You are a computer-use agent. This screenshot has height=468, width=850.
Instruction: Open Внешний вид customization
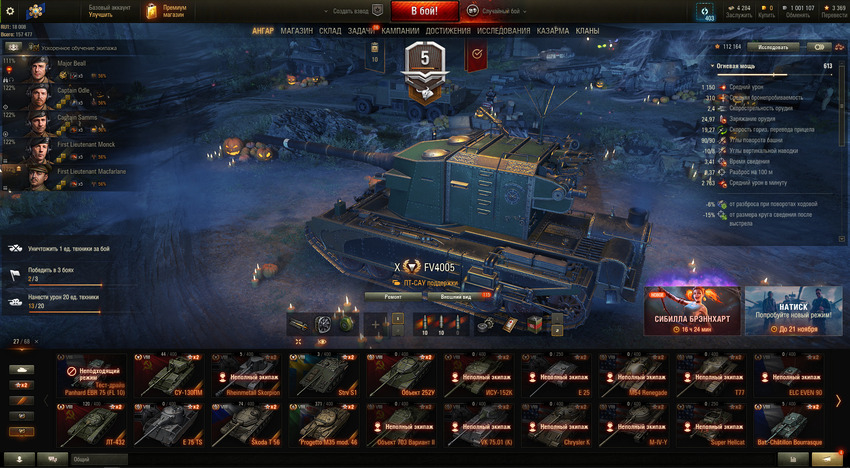pos(456,296)
